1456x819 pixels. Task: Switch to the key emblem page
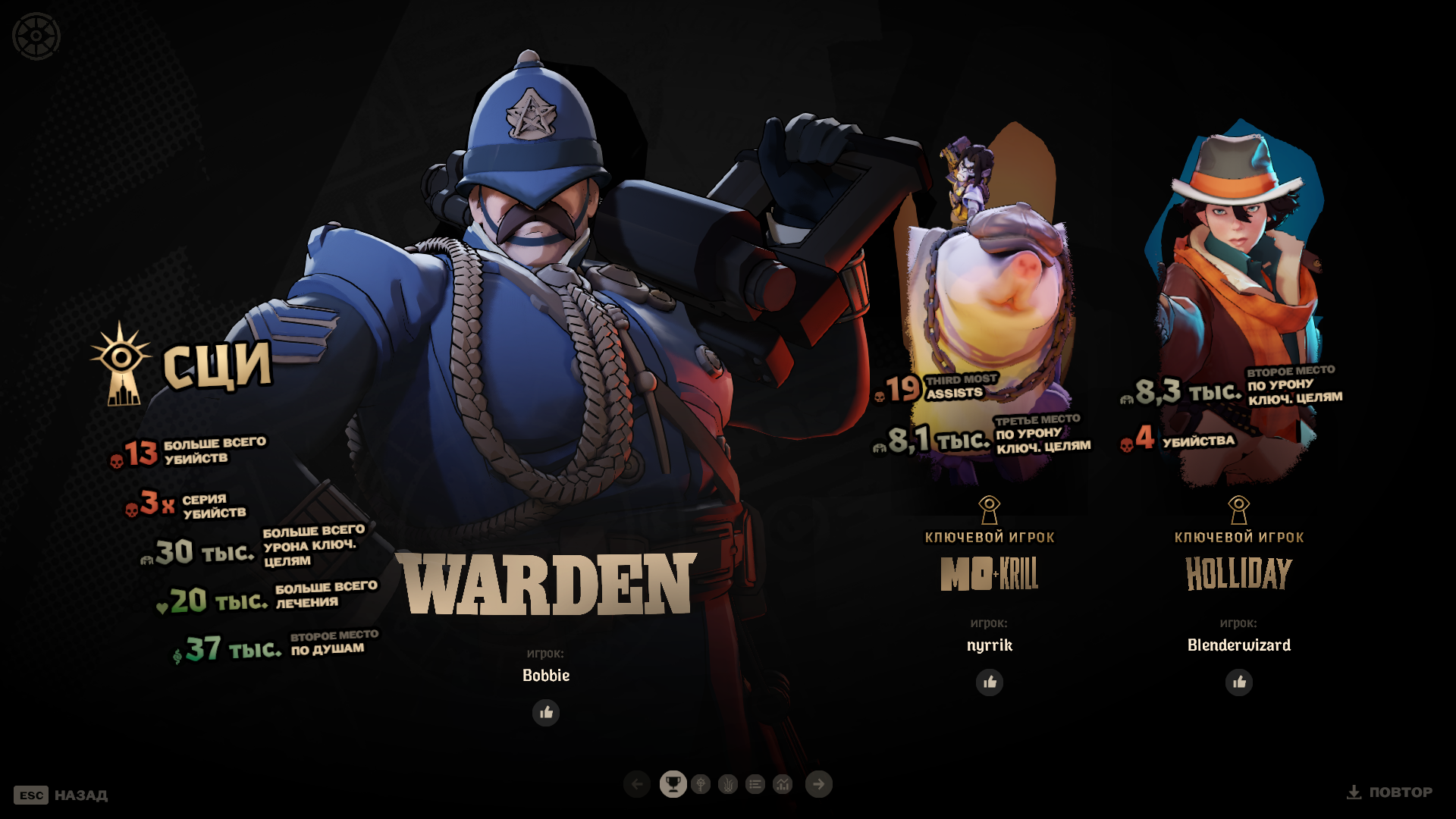pos(701,784)
